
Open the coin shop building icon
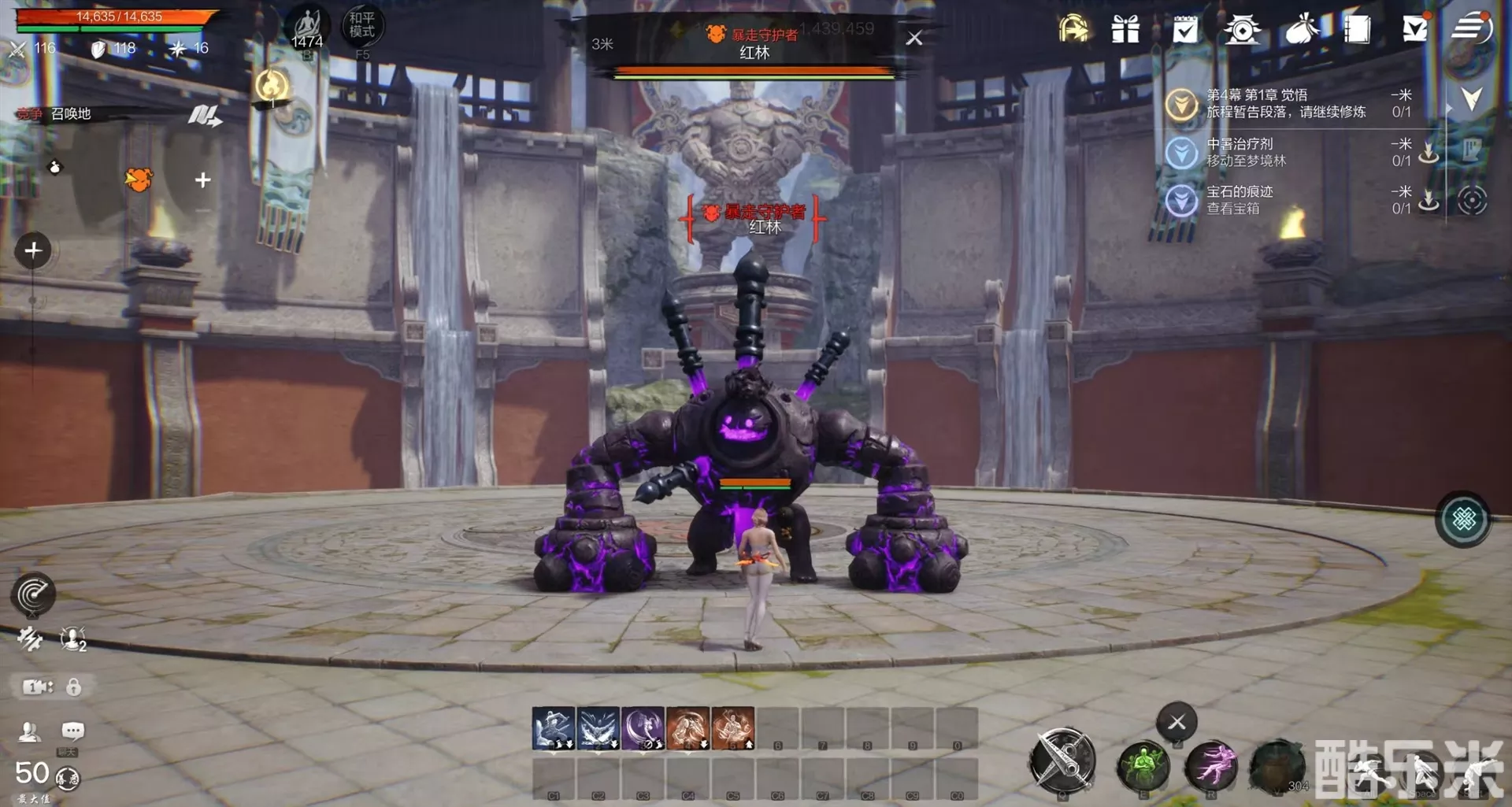click(1242, 30)
